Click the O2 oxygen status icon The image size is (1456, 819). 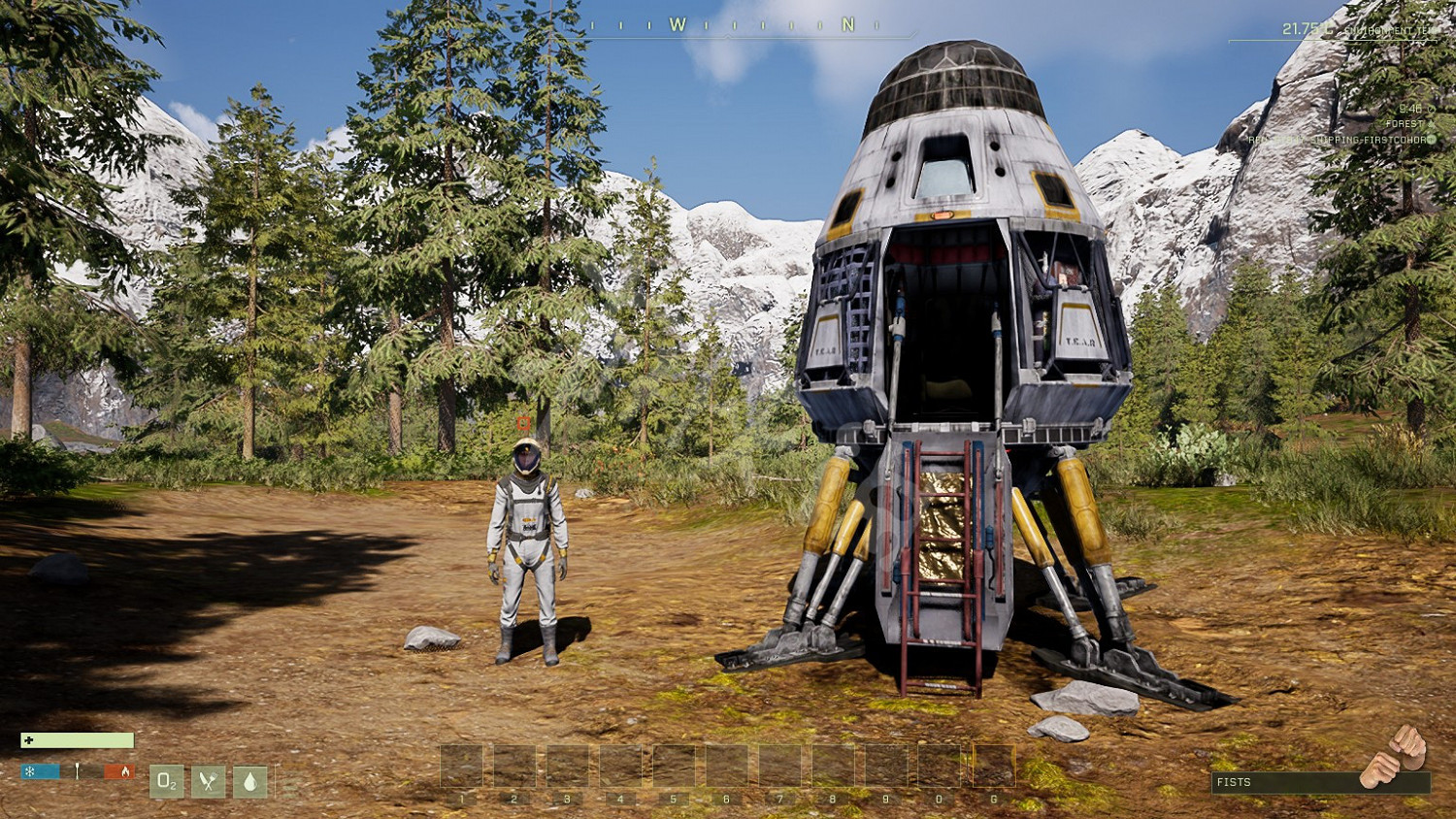coord(167,781)
